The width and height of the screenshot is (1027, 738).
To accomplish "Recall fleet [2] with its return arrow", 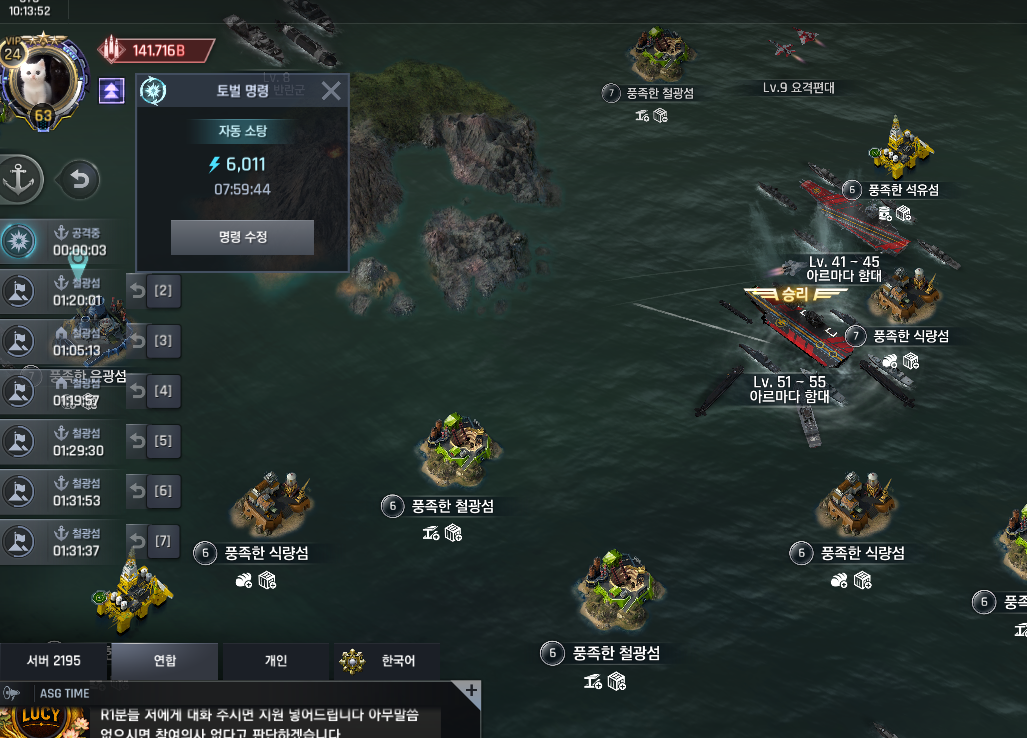I will (x=139, y=291).
